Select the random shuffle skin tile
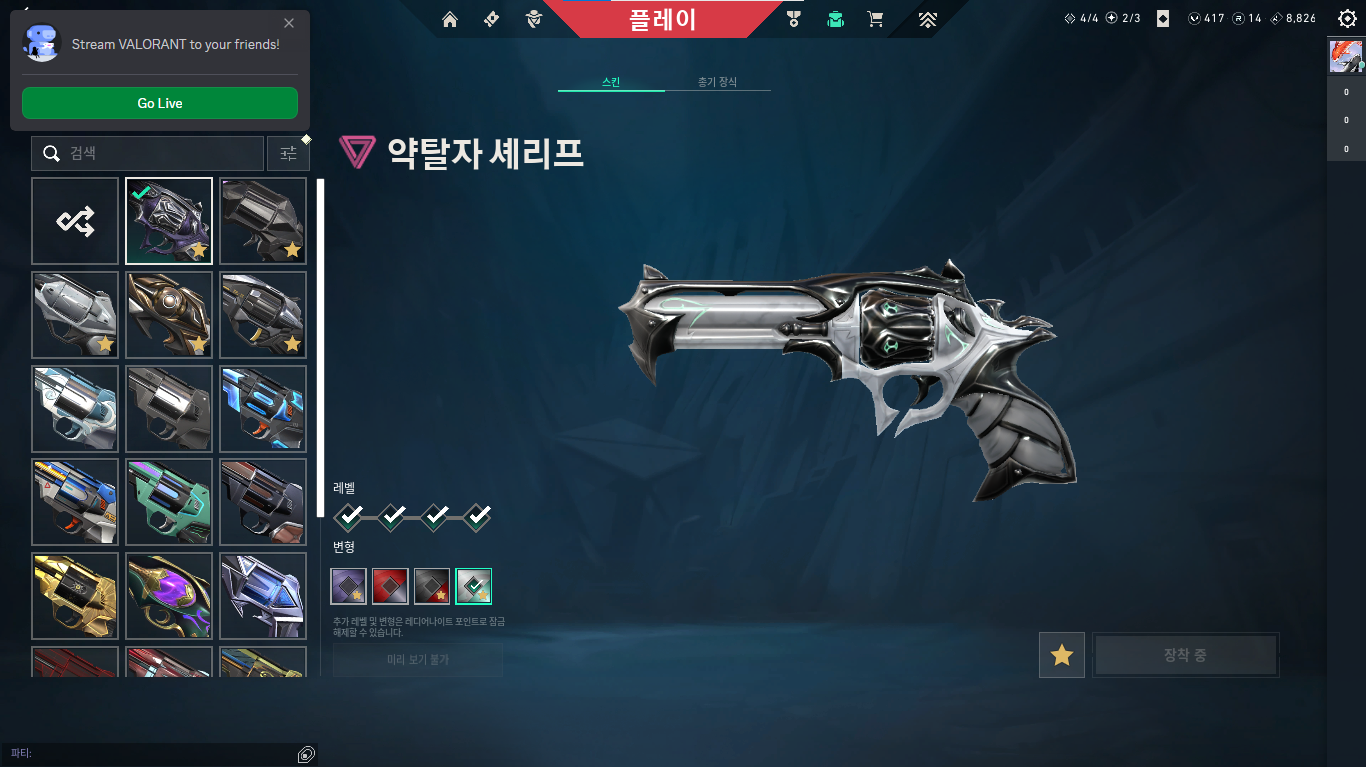This screenshot has width=1366, height=767. point(75,221)
